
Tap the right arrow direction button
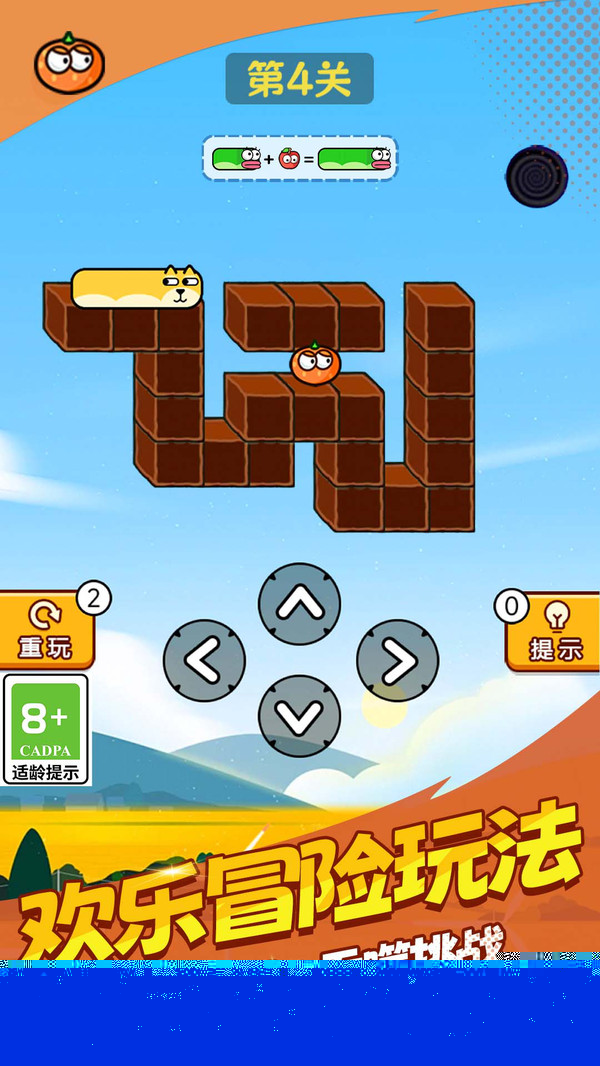tap(397, 661)
